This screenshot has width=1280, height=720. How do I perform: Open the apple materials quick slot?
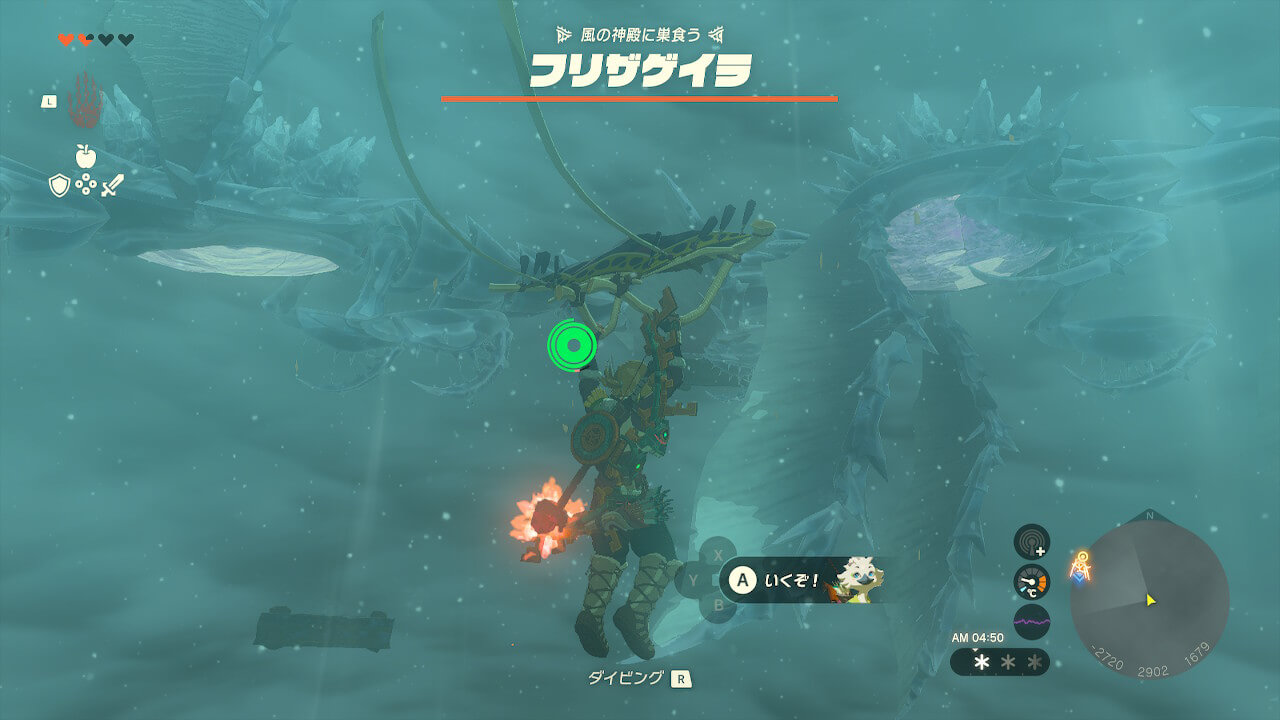tap(85, 156)
